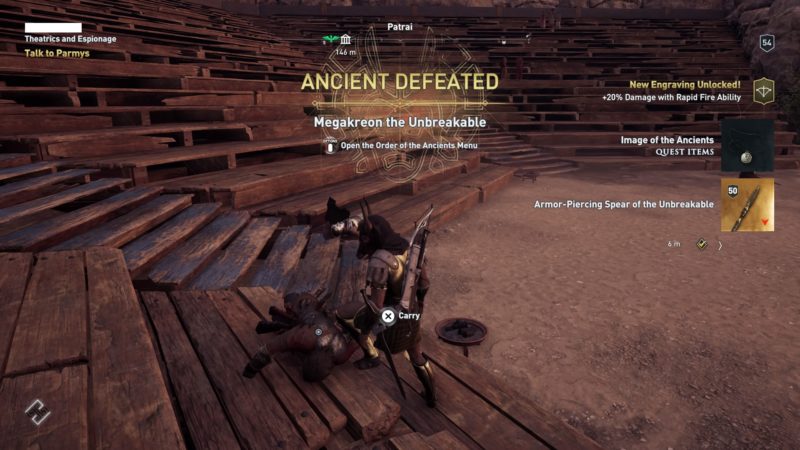Click the Ancient Defeated banner title
The width and height of the screenshot is (800, 450).
click(x=400, y=81)
